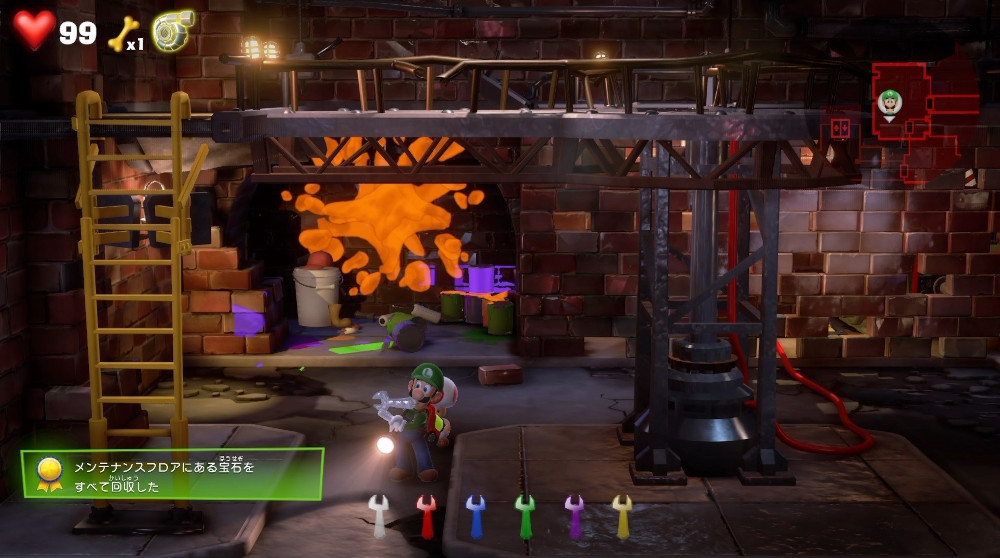Screen dimensions: 1000x558
Task: Pick the purple gem icon
Action: point(574,515)
